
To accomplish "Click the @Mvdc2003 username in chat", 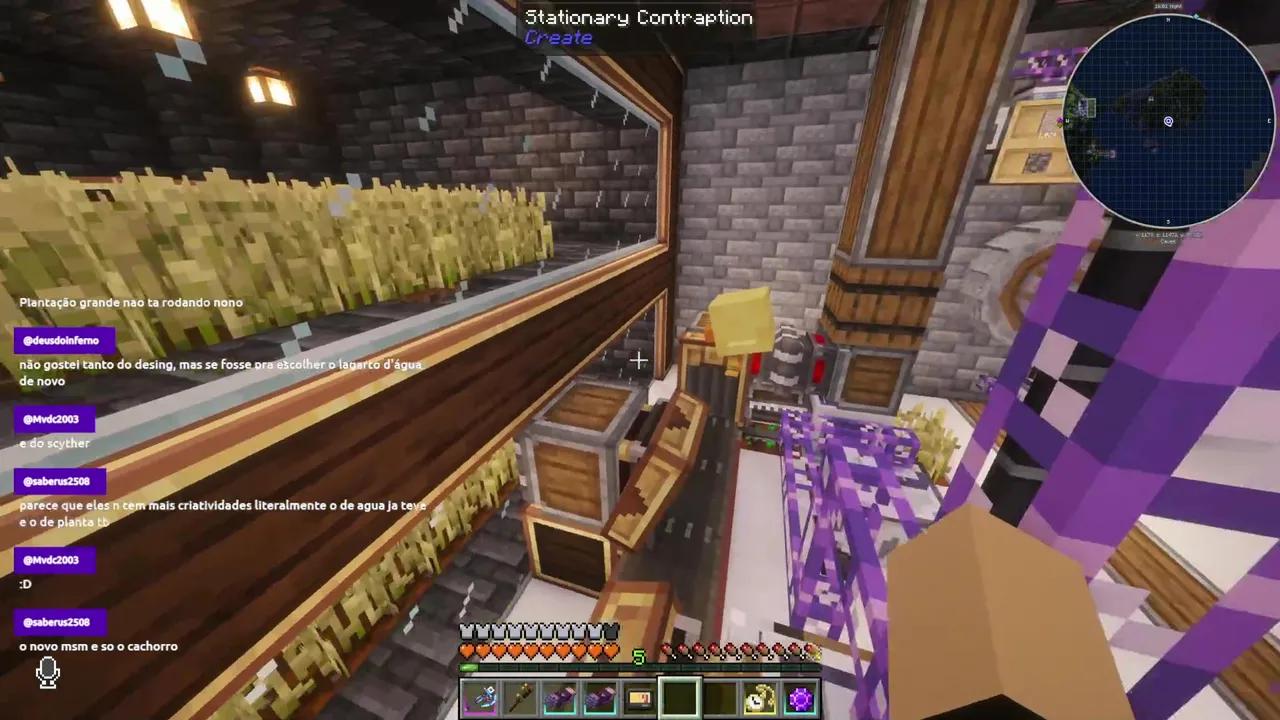I will click(51, 419).
